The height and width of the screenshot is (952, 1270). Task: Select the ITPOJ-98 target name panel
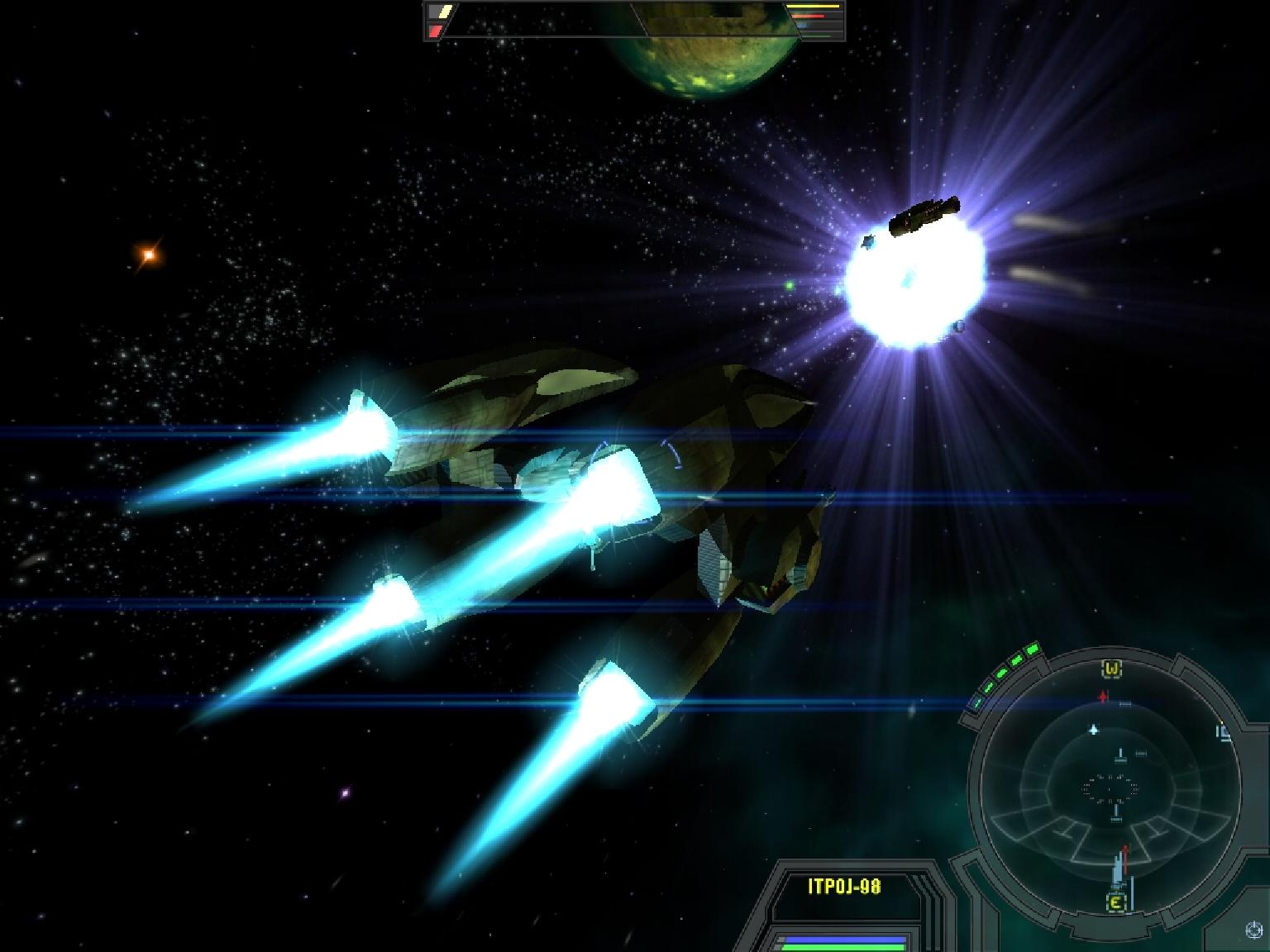point(844,887)
